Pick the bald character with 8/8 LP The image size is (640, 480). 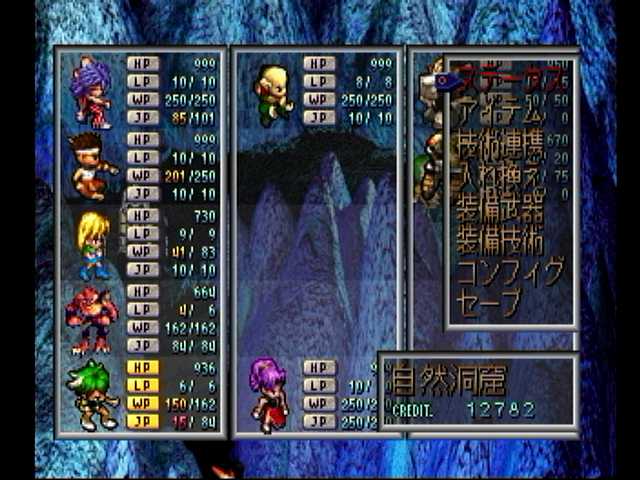click(271, 94)
